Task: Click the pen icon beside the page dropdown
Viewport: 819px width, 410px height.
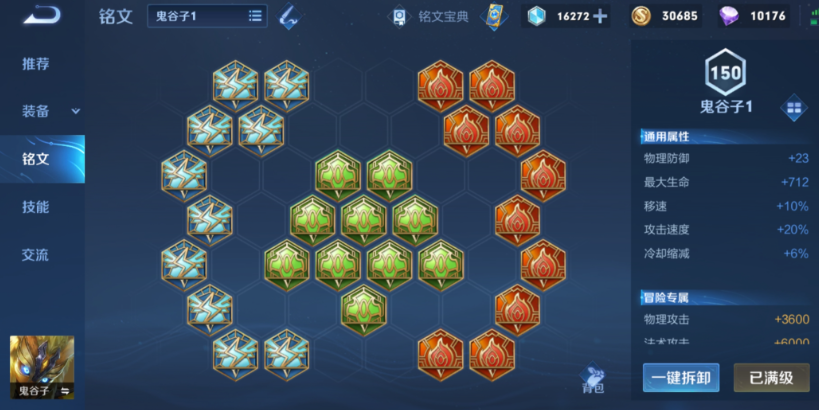Action: click(x=288, y=16)
